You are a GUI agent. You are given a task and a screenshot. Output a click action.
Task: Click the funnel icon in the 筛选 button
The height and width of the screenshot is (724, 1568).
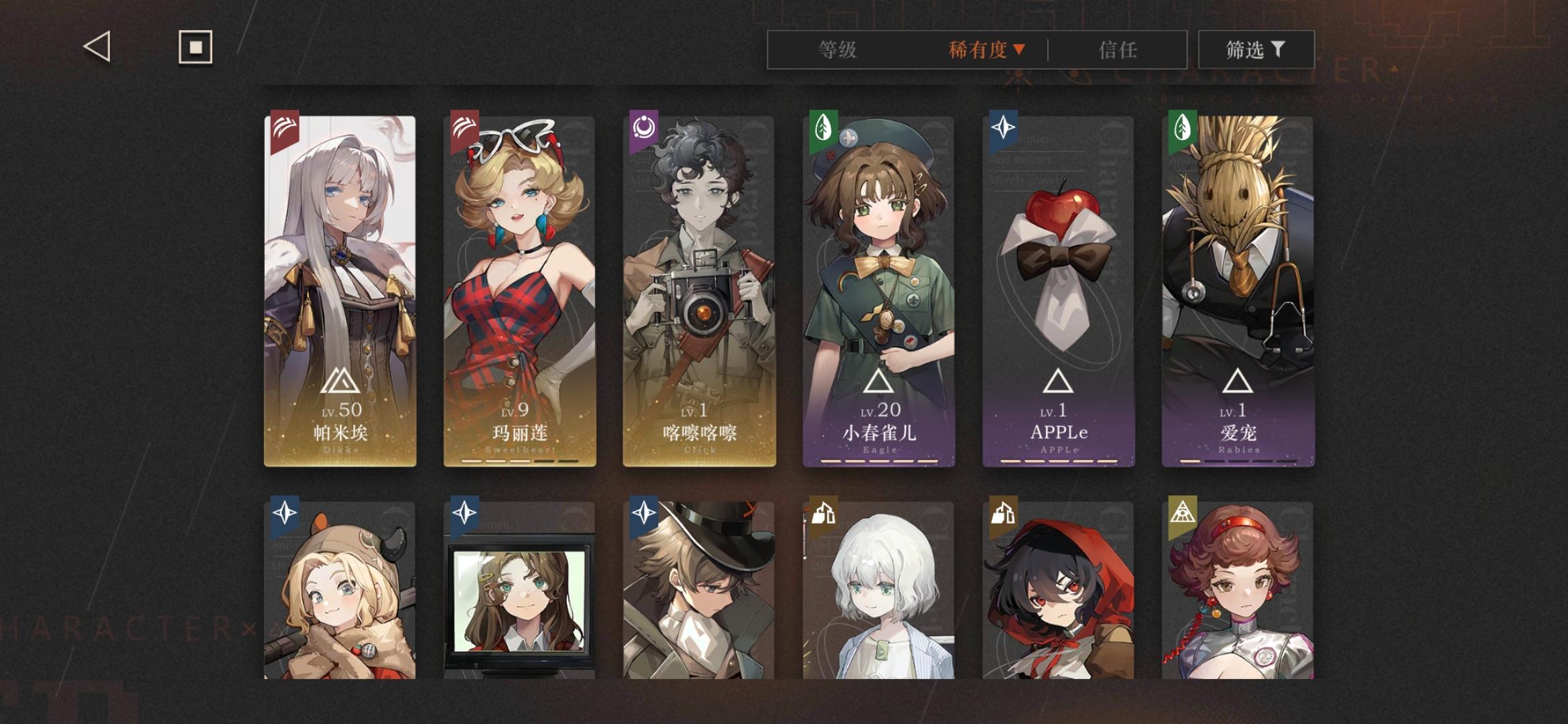1278,49
